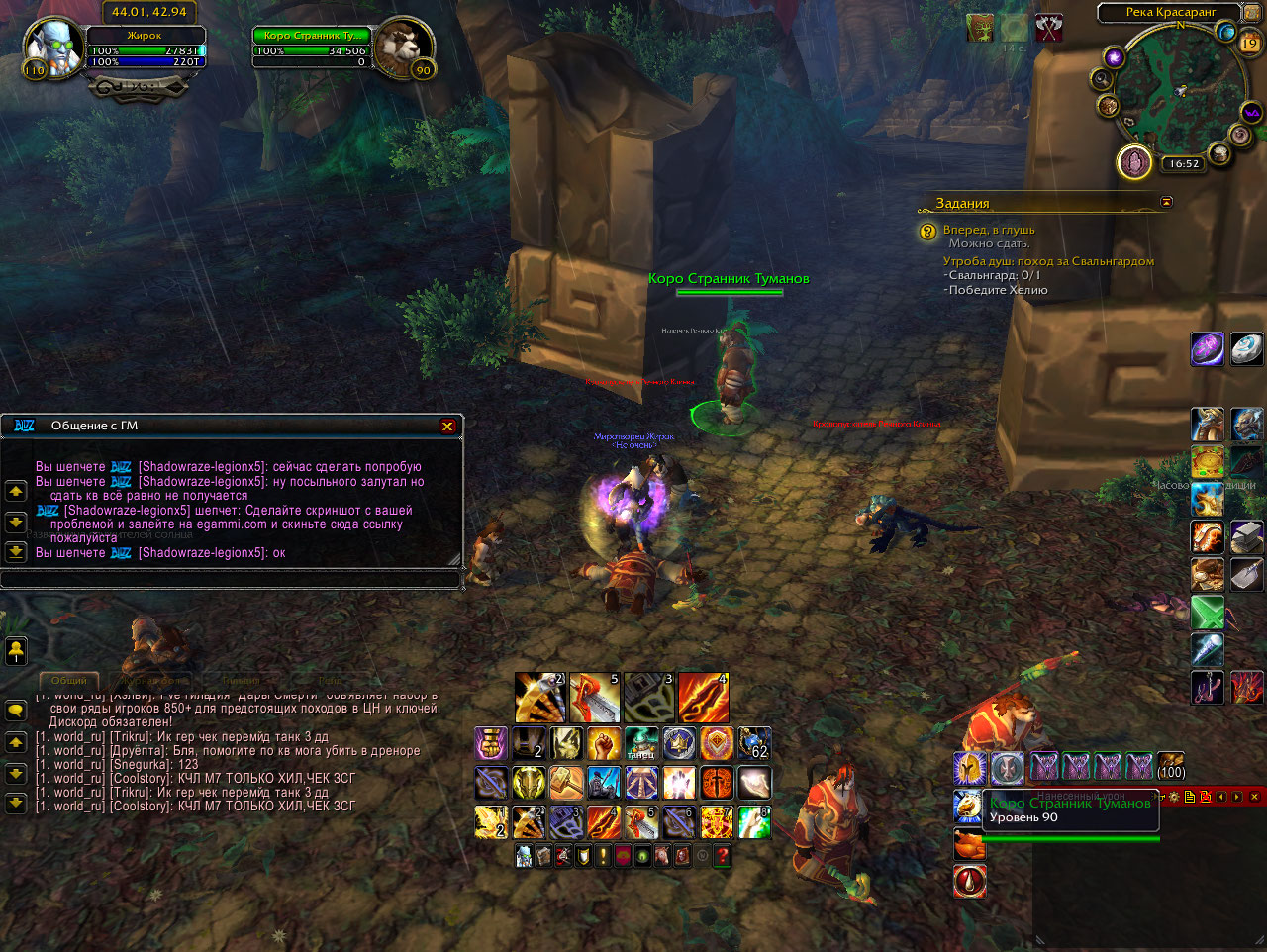Close the damage meter window
Screen dimensions: 1267x952
[1254, 796]
